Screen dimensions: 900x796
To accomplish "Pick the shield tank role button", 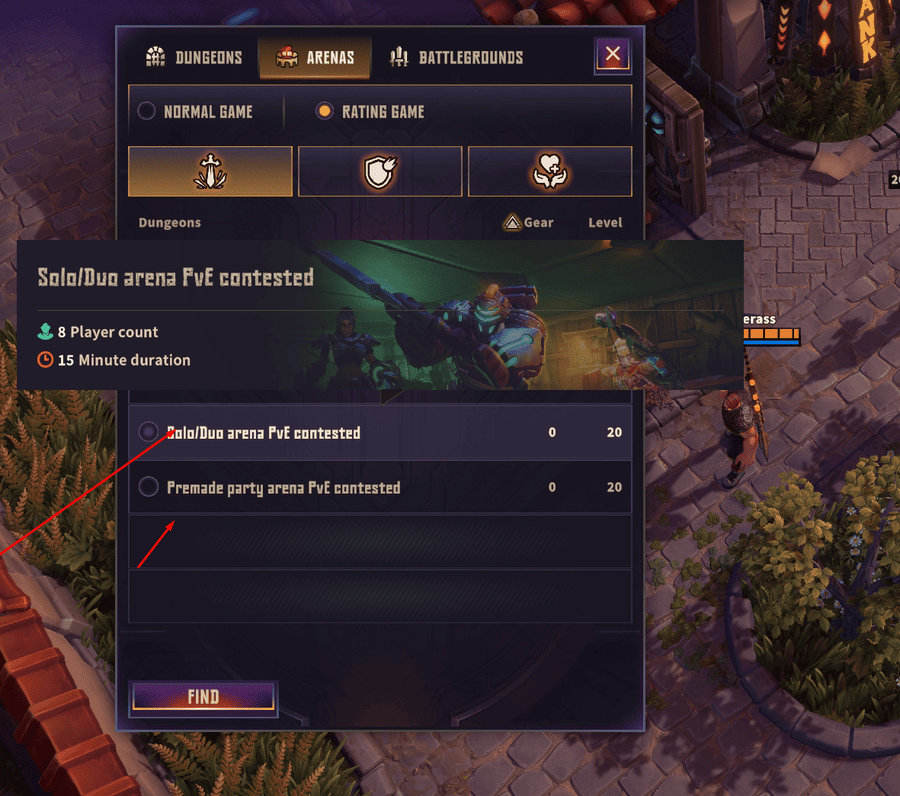I will pos(380,171).
